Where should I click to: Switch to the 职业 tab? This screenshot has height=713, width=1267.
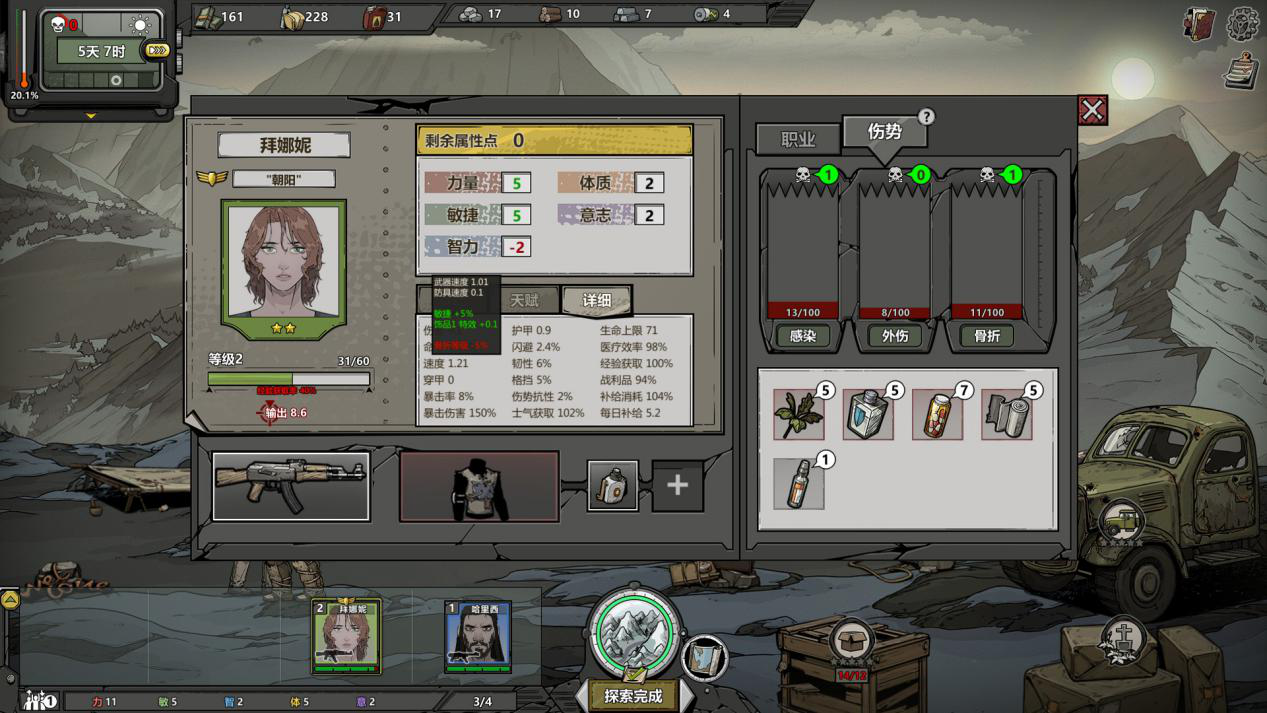point(798,140)
